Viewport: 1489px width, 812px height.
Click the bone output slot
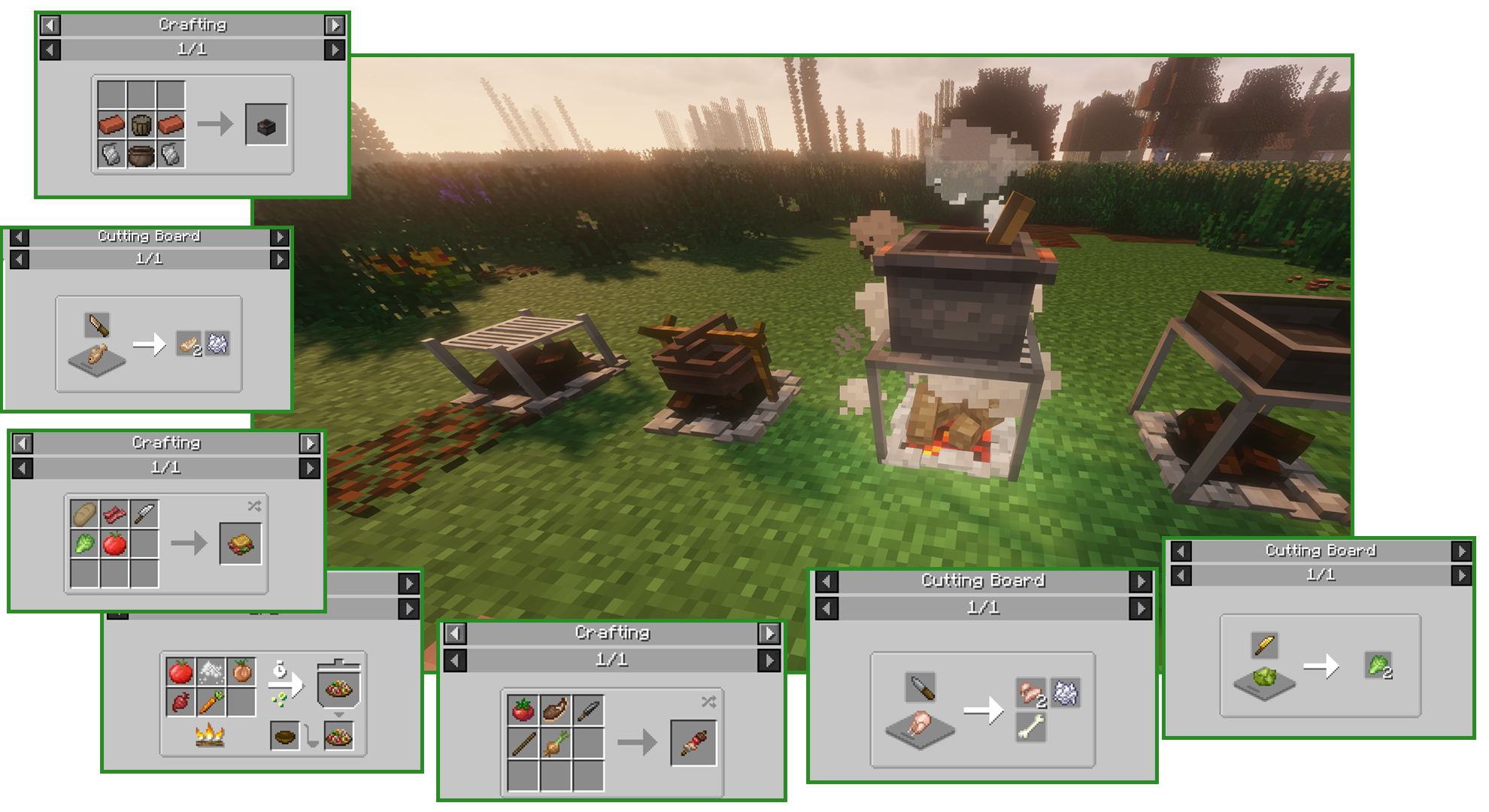click(1031, 726)
